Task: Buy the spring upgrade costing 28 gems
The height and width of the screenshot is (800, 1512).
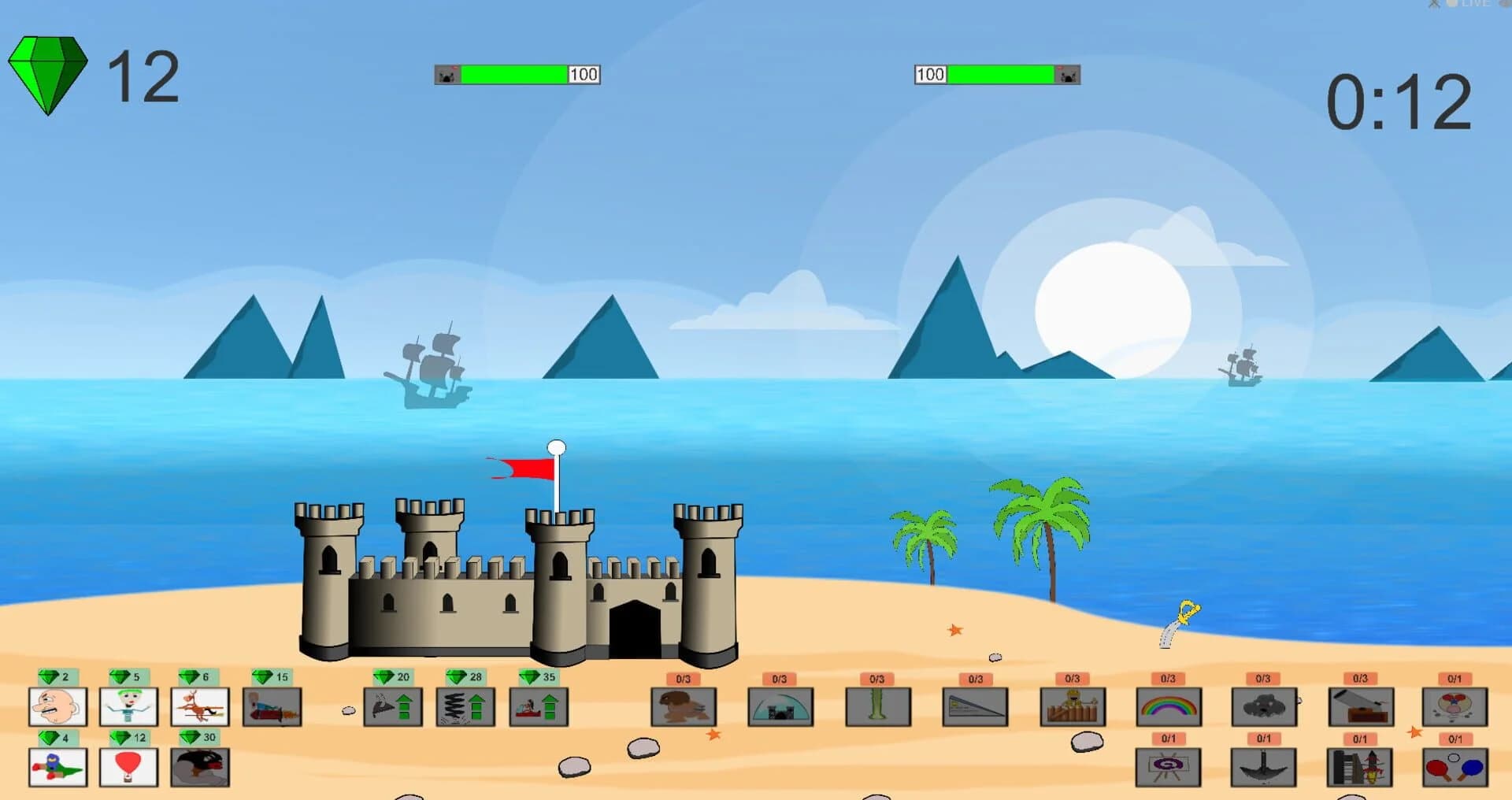Action: (465, 706)
